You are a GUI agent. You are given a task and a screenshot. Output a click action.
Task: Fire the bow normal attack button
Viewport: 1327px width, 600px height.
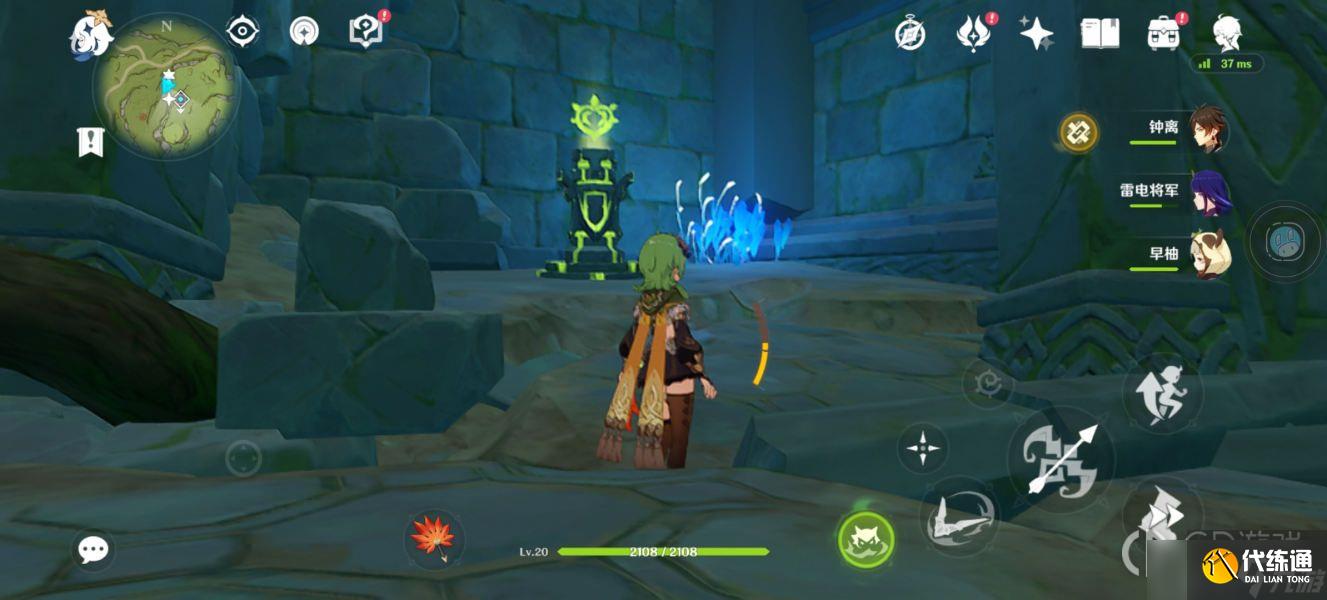coord(1061,459)
